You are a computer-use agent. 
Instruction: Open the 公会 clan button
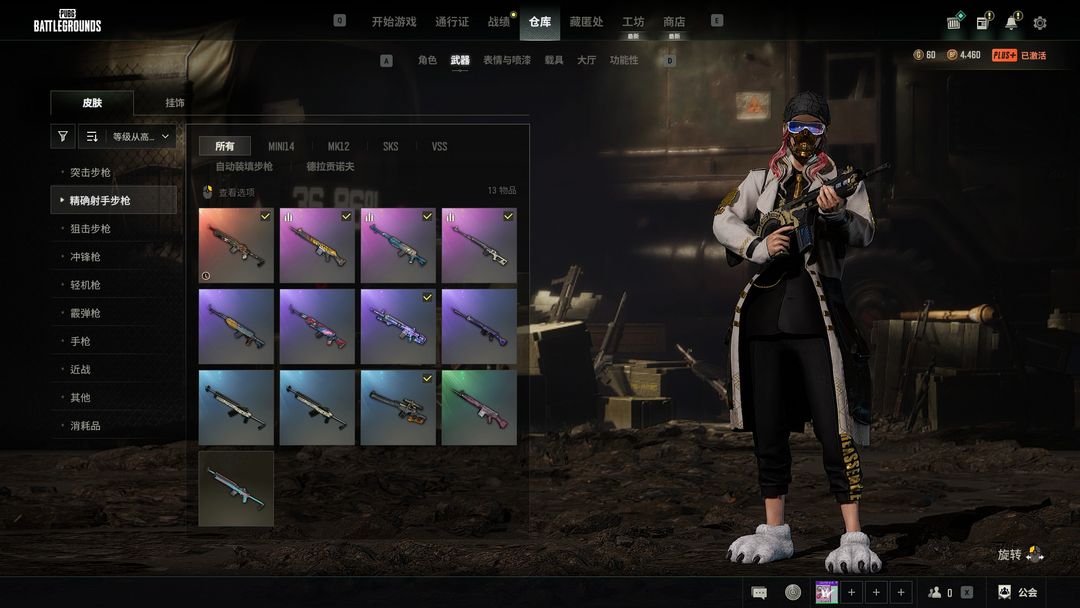(x=1018, y=592)
